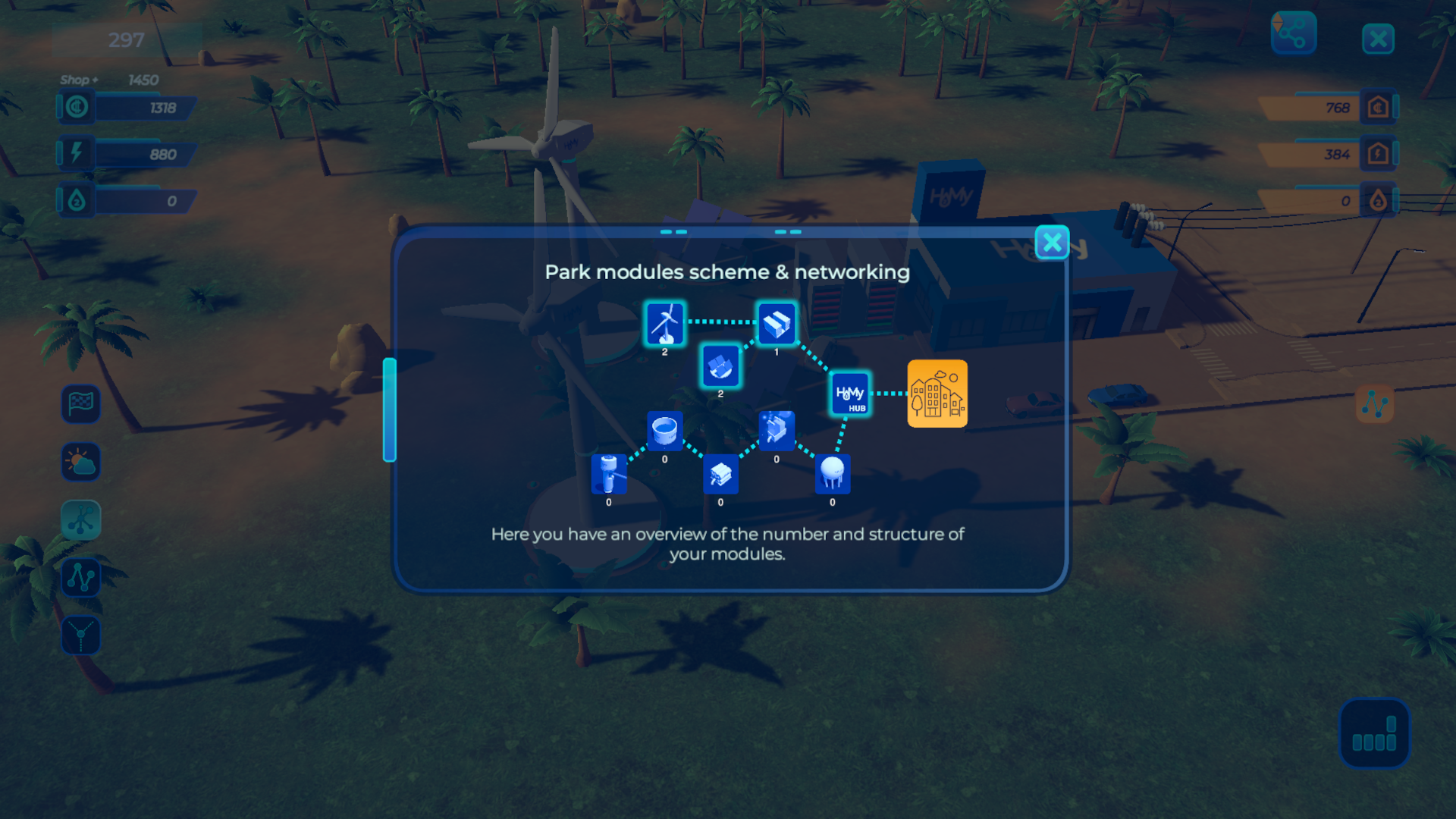This screenshot has width=1456, height=819.
Task: Close the Park modules scheme dialog
Action: click(x=1052, y=243)
